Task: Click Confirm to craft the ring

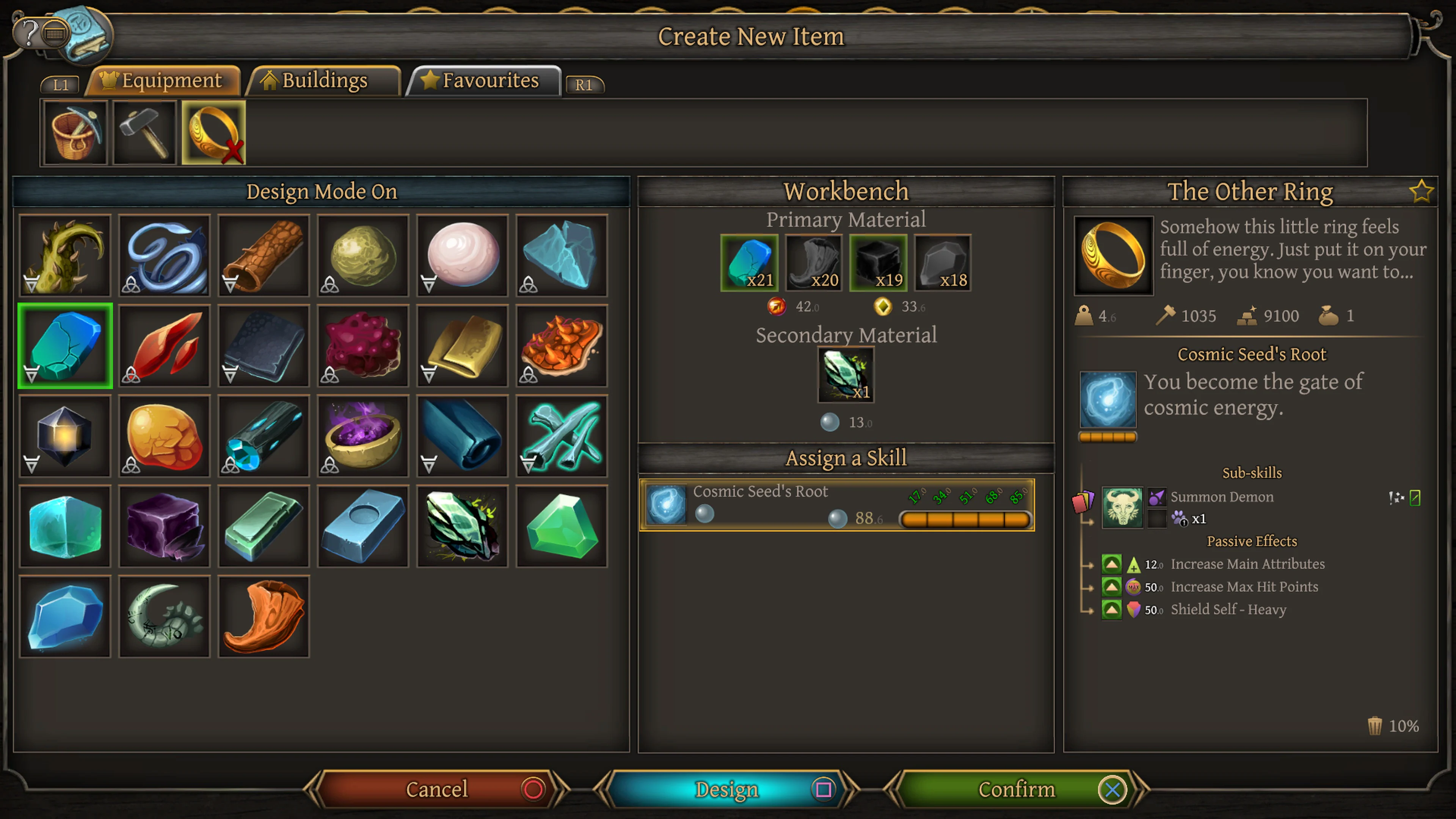Action: coord(1017,789)
